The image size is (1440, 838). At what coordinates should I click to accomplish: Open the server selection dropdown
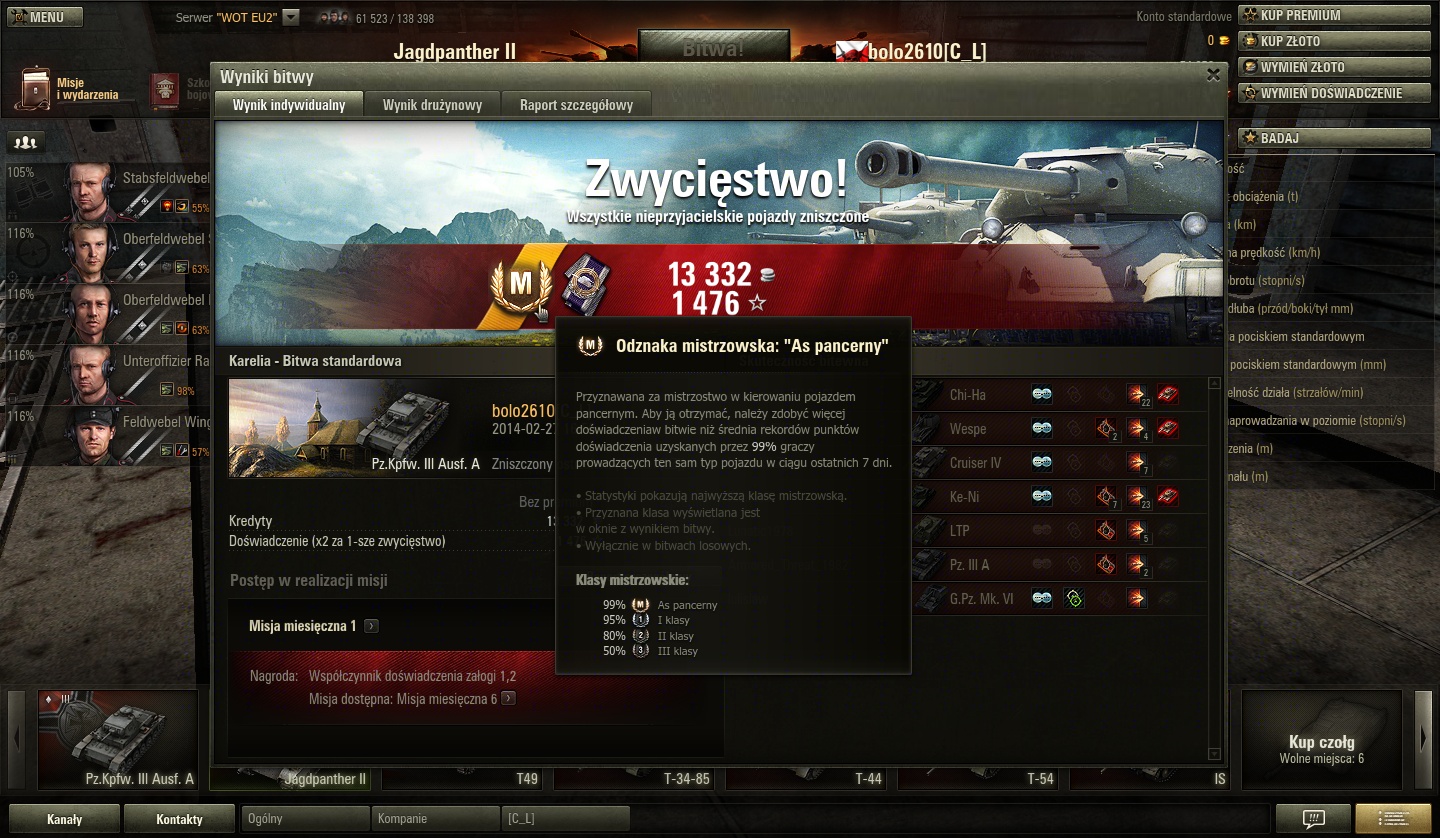tap(291, 17)
